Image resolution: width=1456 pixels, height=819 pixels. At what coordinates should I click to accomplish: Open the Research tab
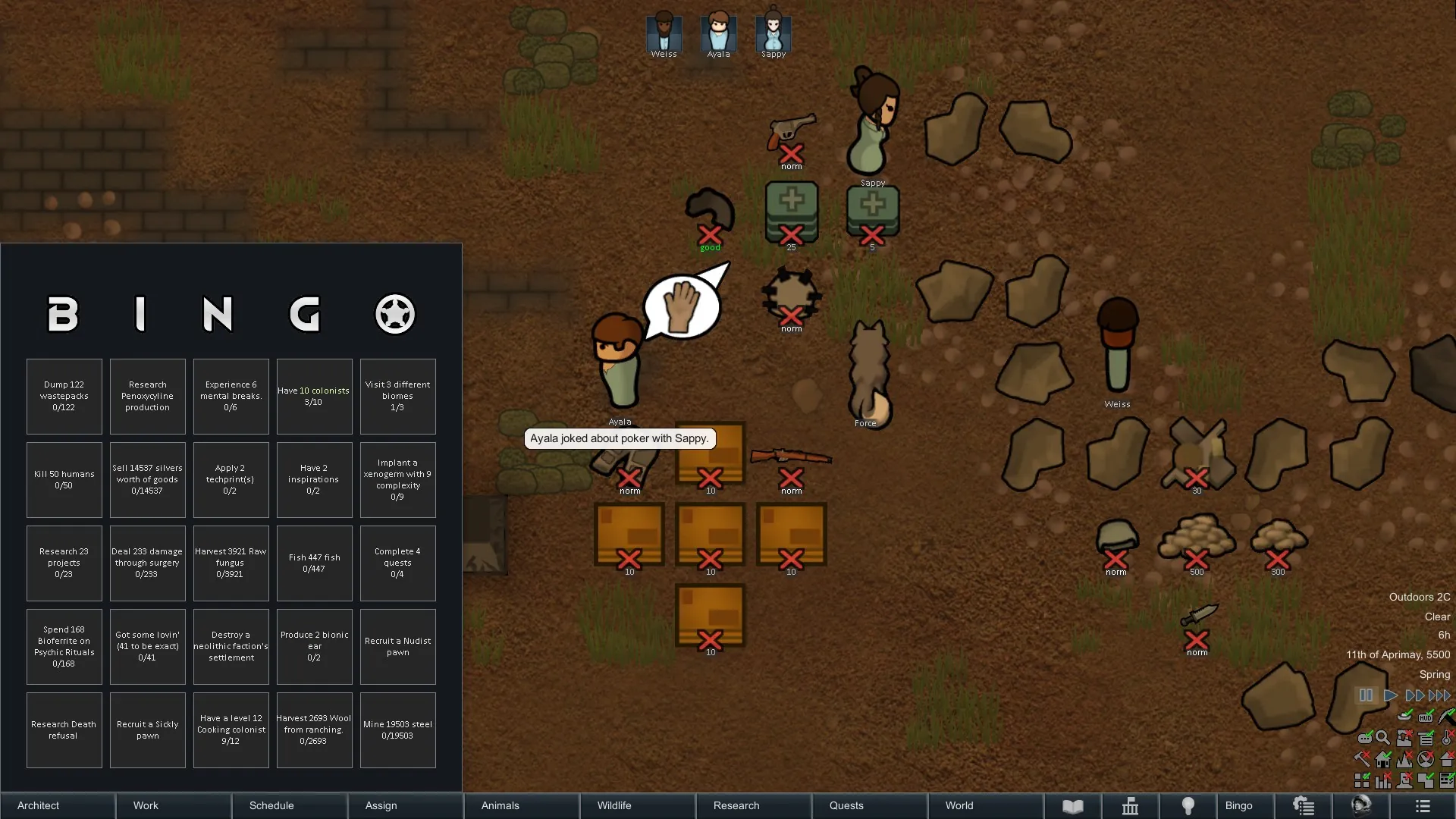(754, 805)
